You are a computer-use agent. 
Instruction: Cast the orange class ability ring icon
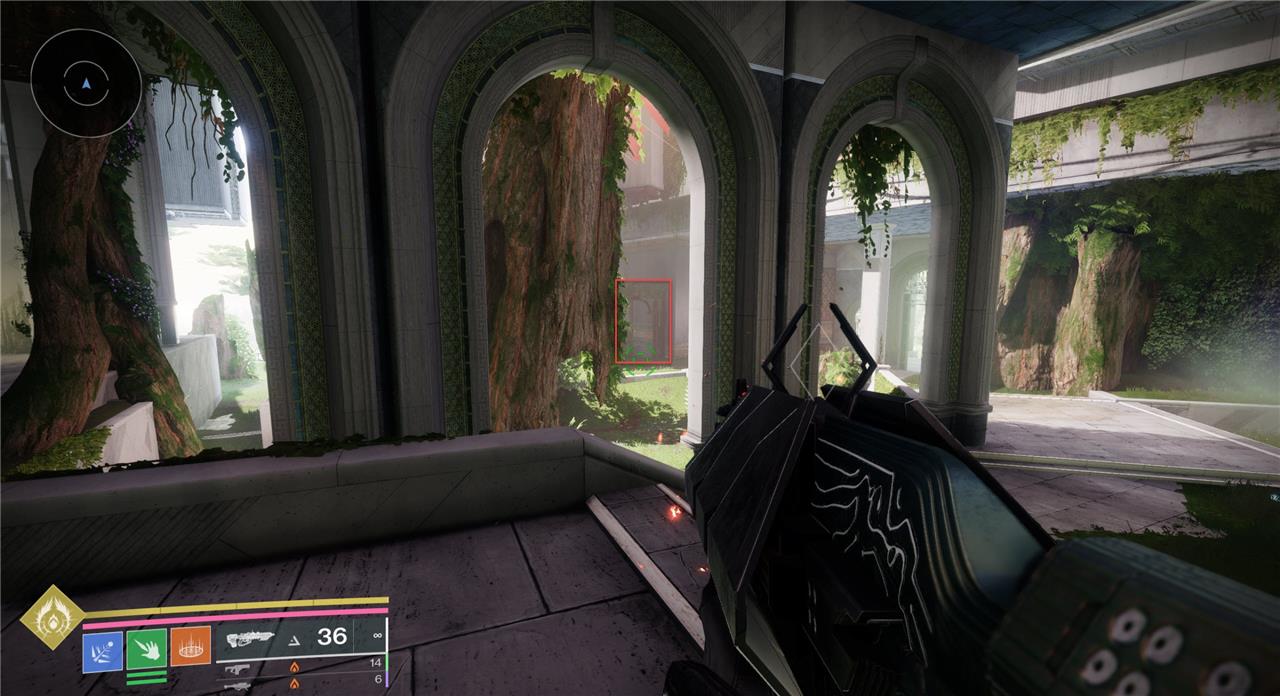click(x=190, y=647)
